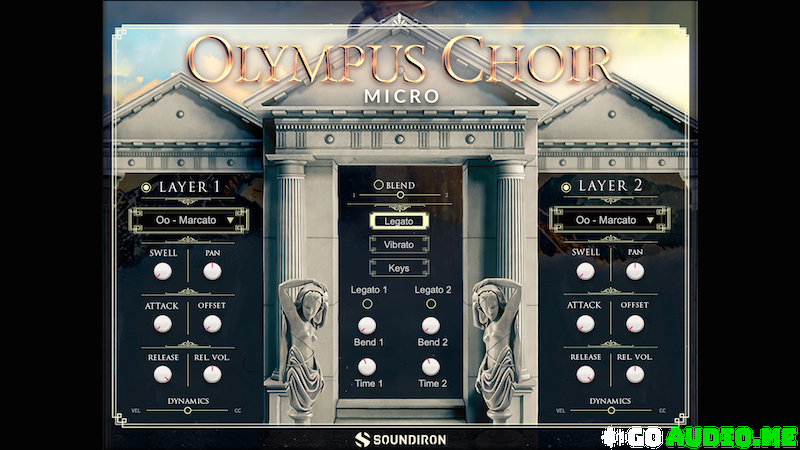800x450 pixels.
Task: Toggle the Layer 2 power button
Action: pyautogui.click(x=567, y=187)
